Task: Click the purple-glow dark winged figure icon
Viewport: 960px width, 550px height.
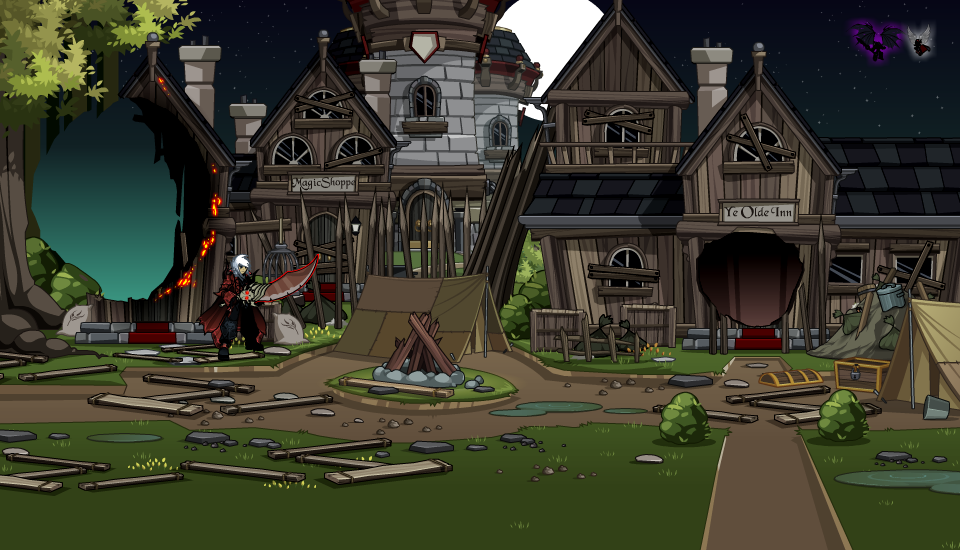Action: coord(878,42)
